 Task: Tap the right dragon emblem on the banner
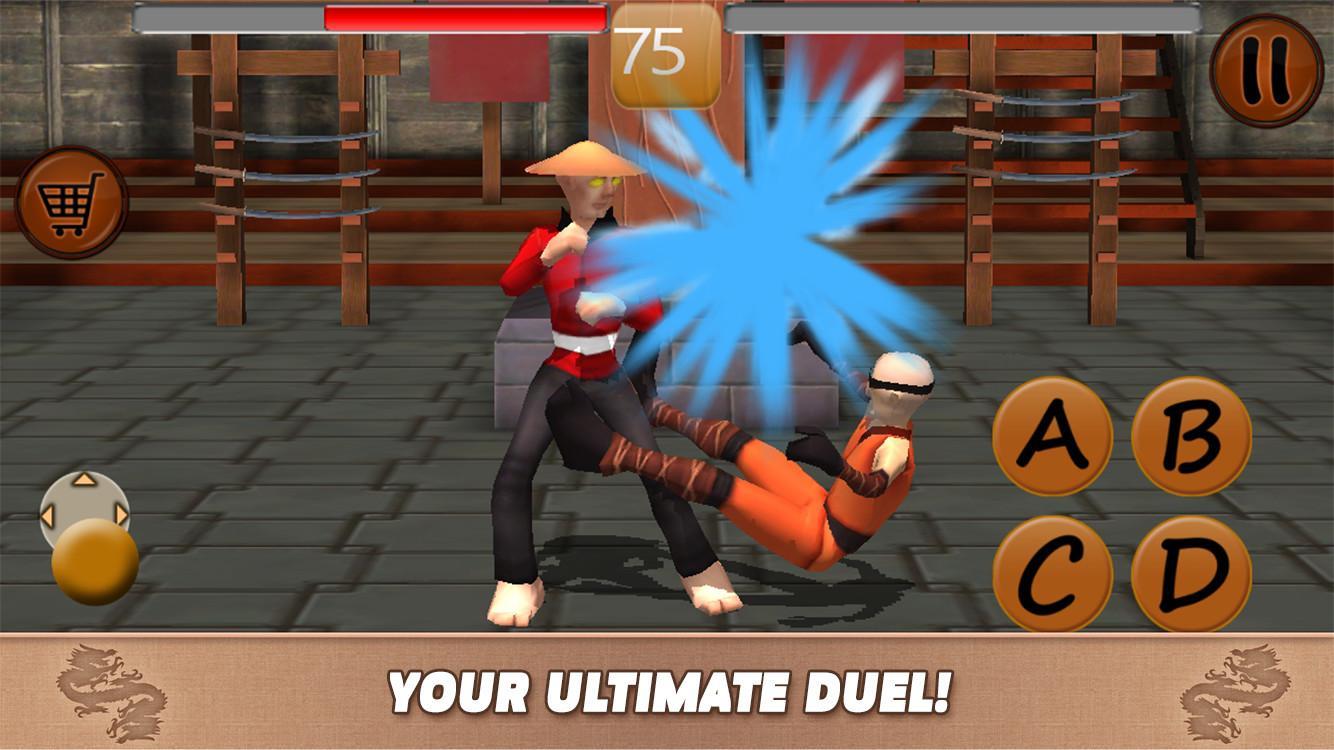tap(1230, 690)
